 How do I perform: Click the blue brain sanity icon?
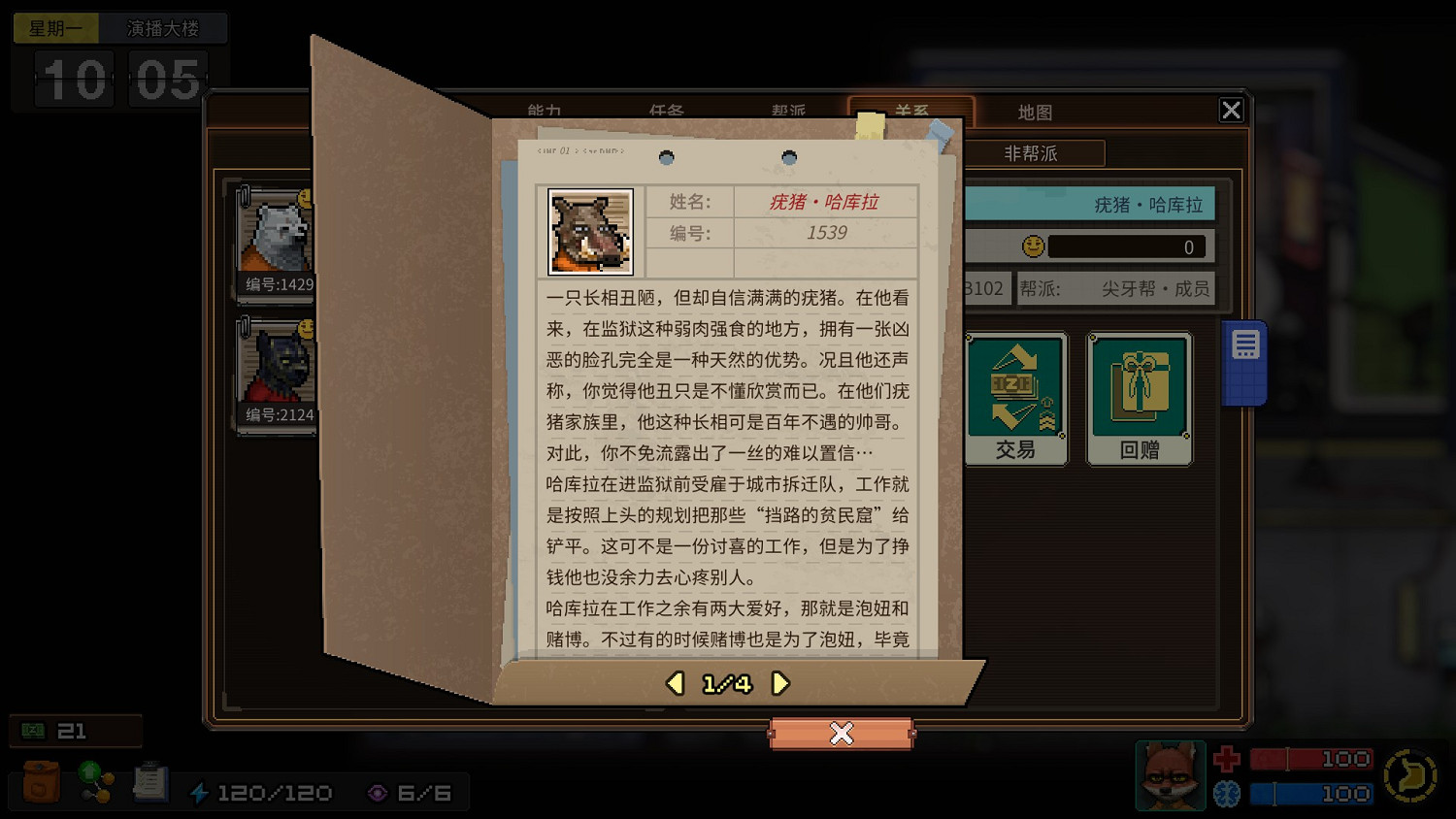tap(1225, 793)
